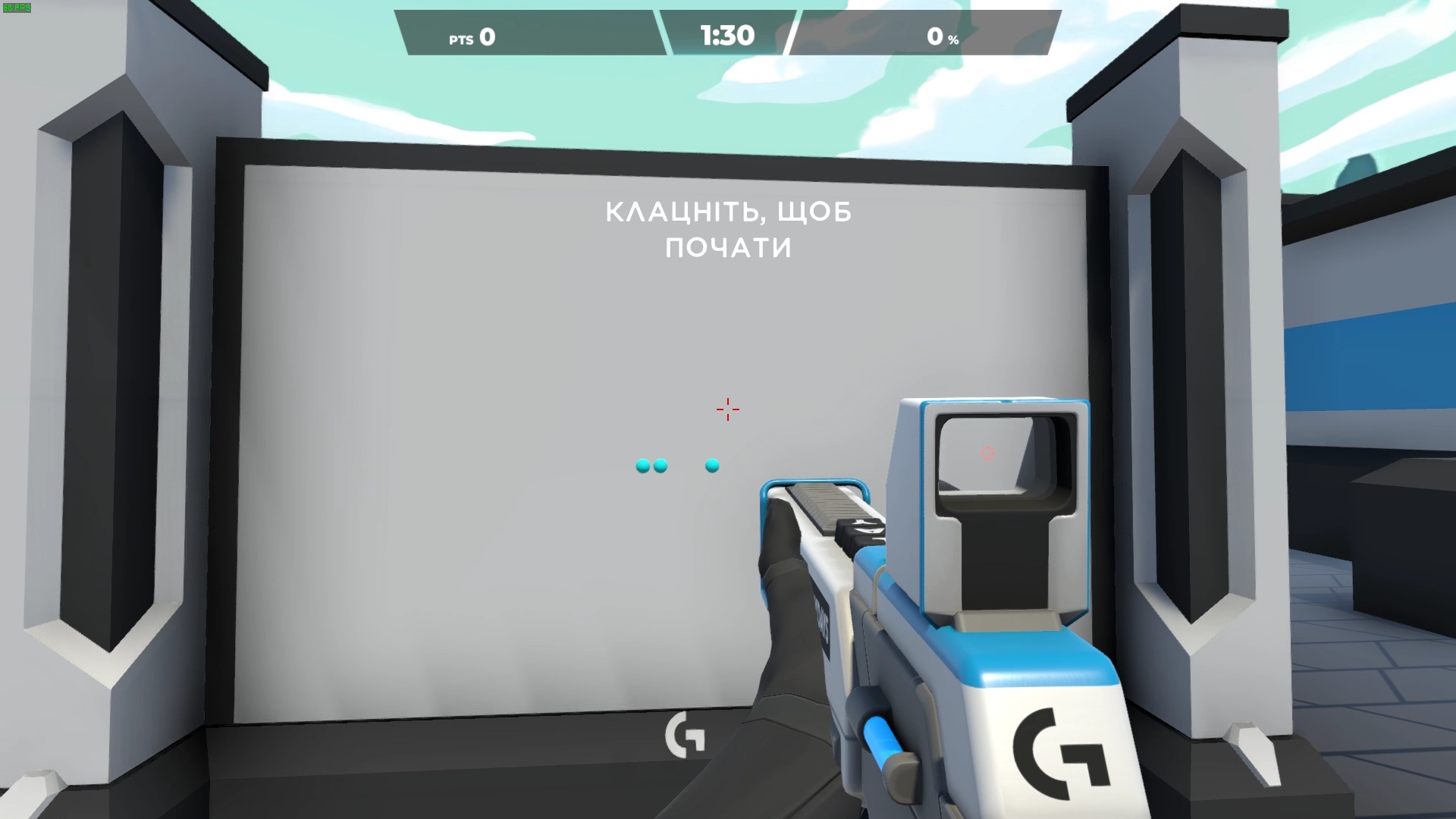Image resolution: width=1456 pixels, height=819 pixels.
Task: Click the red dot inside the gun sight
Action: (987, 453)
